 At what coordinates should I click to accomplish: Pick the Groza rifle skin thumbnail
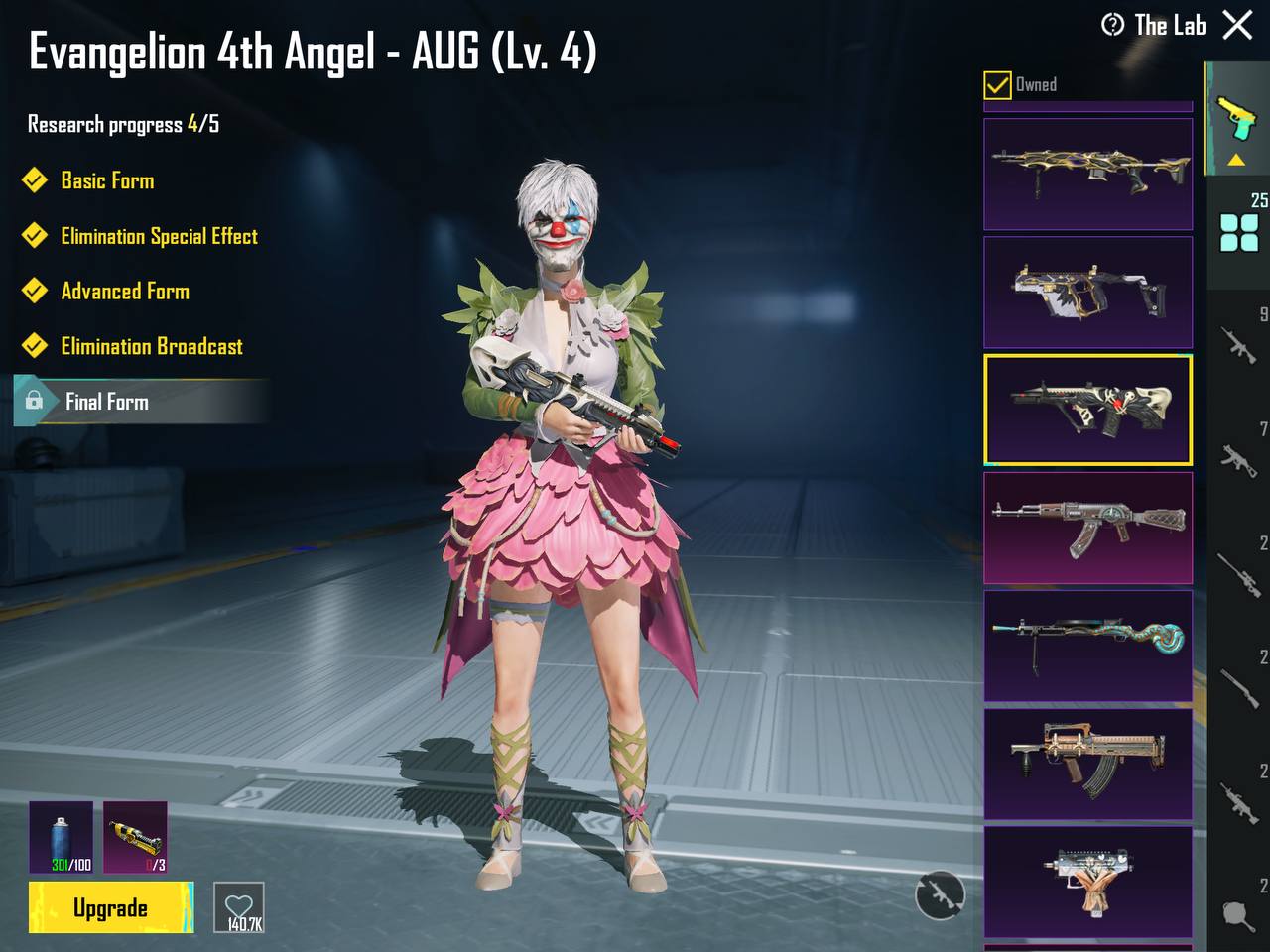[1087, 764]
